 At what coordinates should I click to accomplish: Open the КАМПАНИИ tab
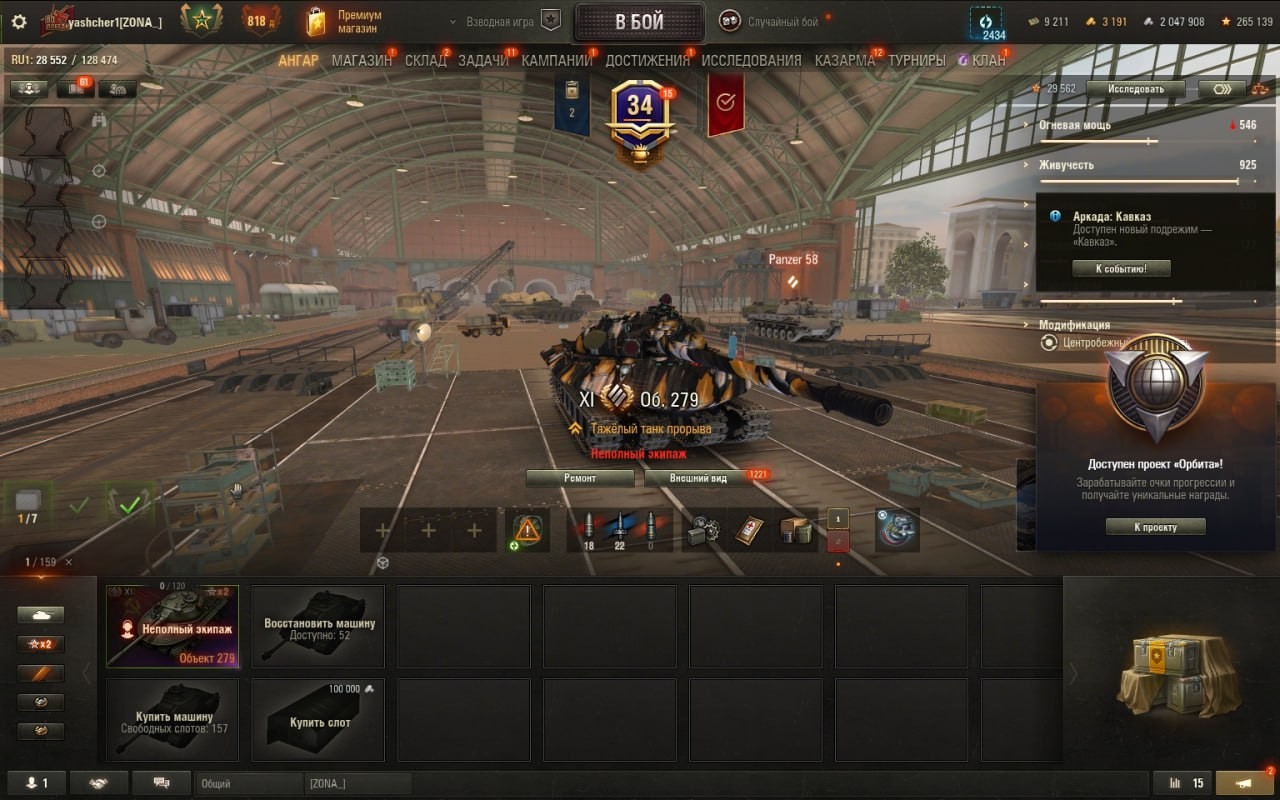[x=557, y=60]
